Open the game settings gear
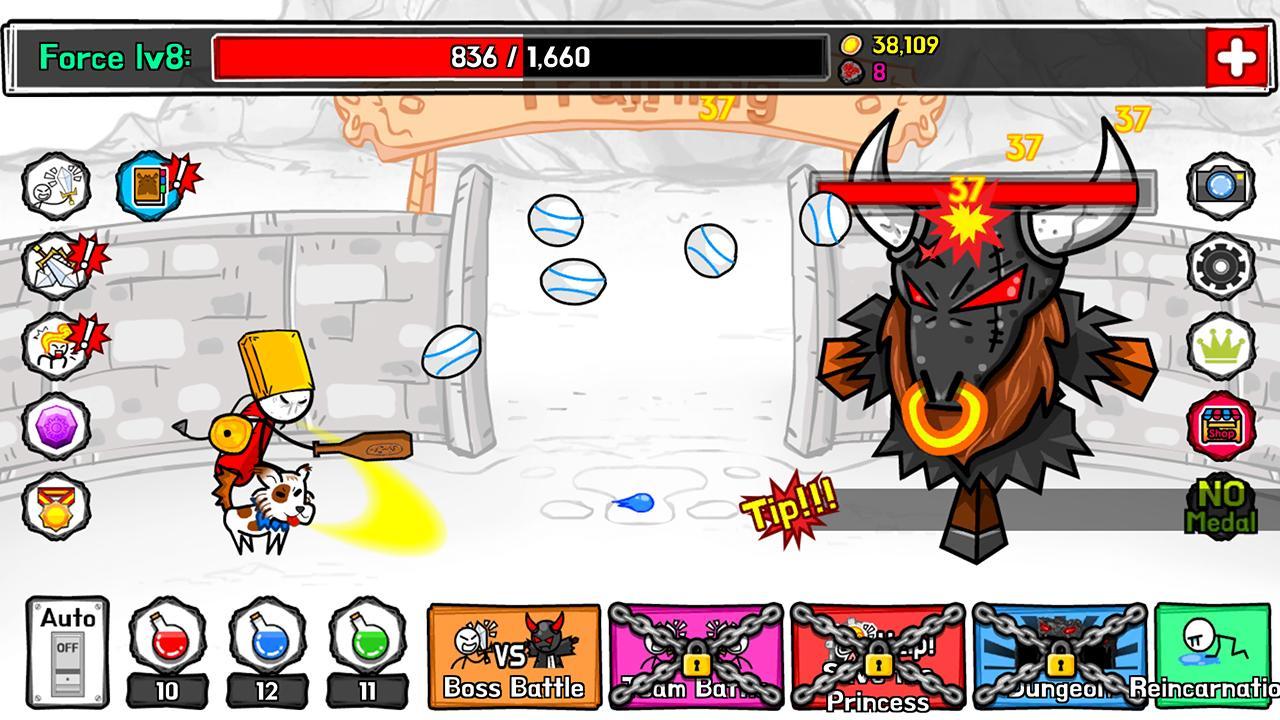The height and width of the screenshot is (720, 1280). pyautogui.click(x=1221, y=263)
